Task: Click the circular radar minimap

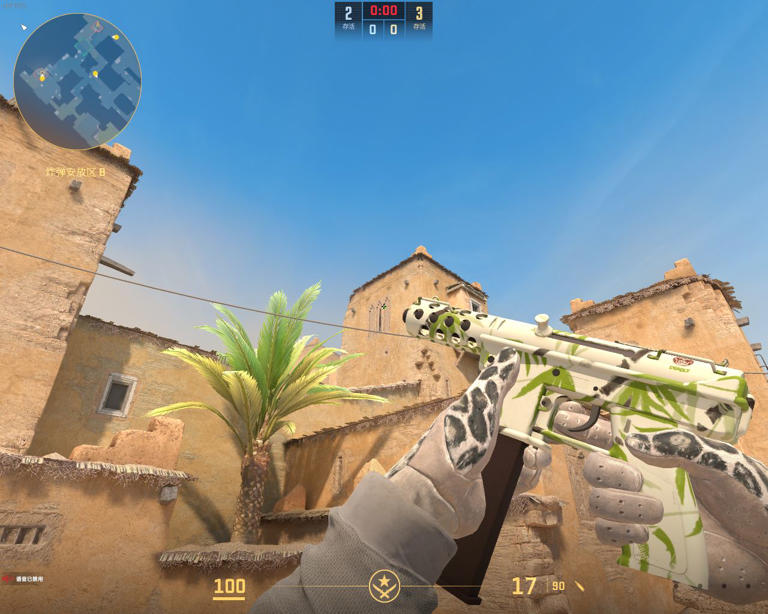Action: [77, 82]
